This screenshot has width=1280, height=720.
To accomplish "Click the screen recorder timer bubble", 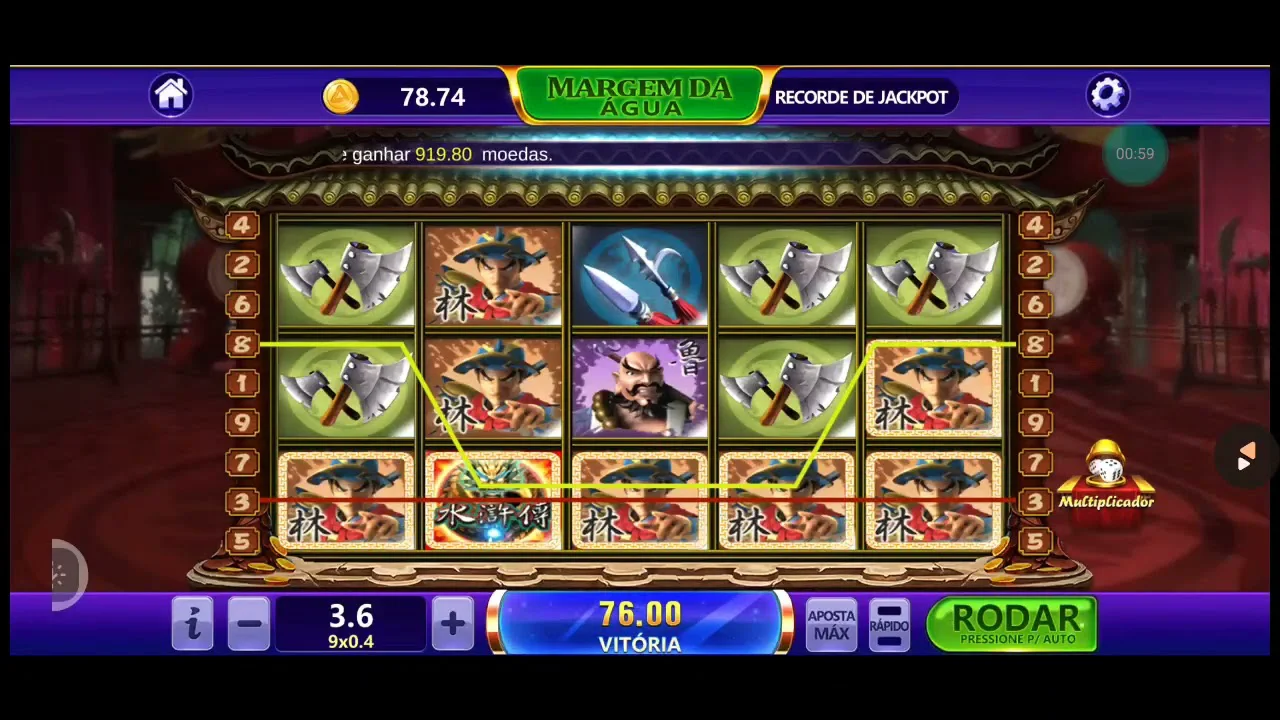I will pyautogui.click(x=1135, y=154).
